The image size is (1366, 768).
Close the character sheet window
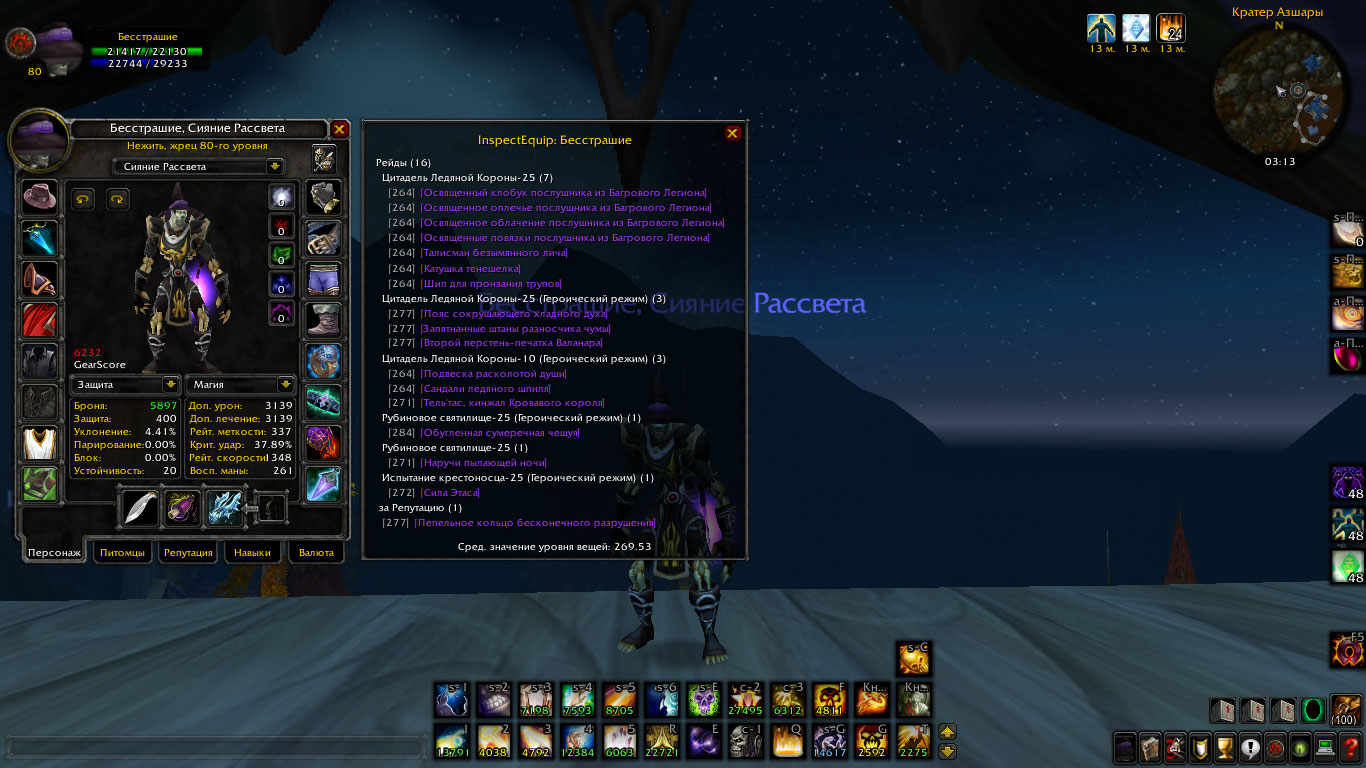tap(339, 129)
